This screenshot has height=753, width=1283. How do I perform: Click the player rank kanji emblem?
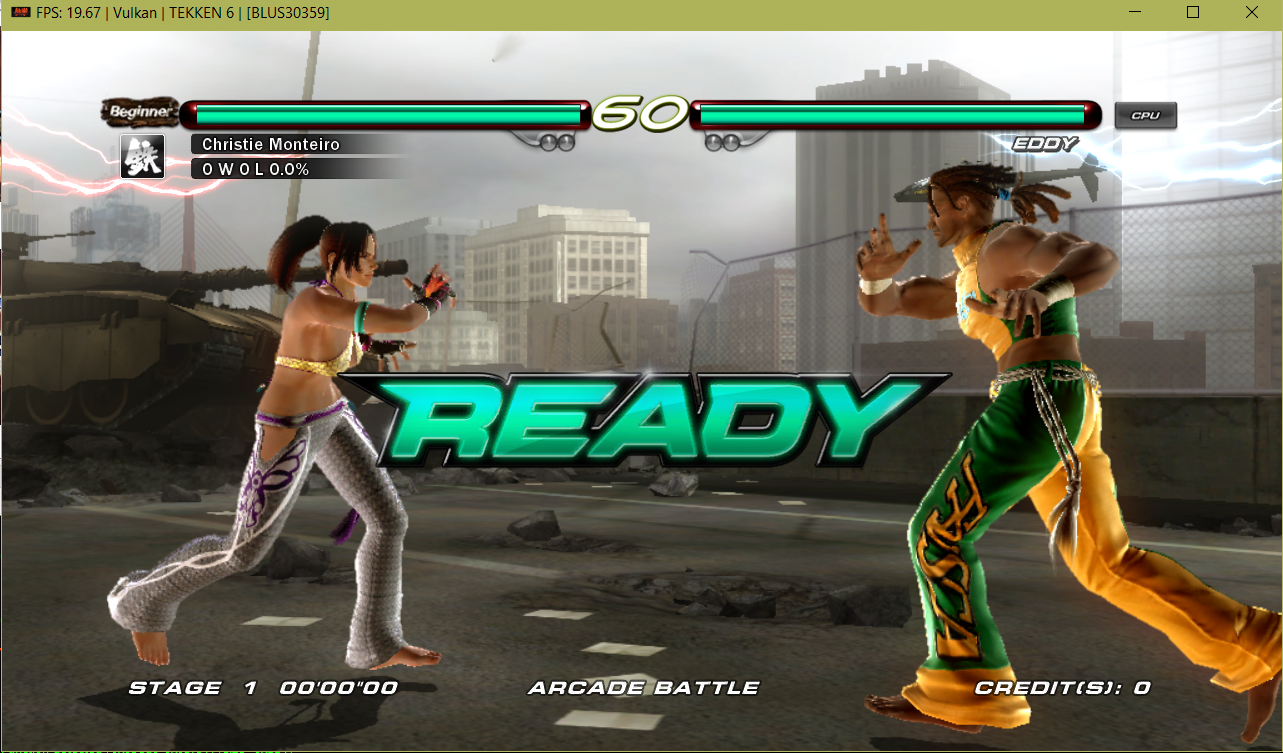pos(142,157)
